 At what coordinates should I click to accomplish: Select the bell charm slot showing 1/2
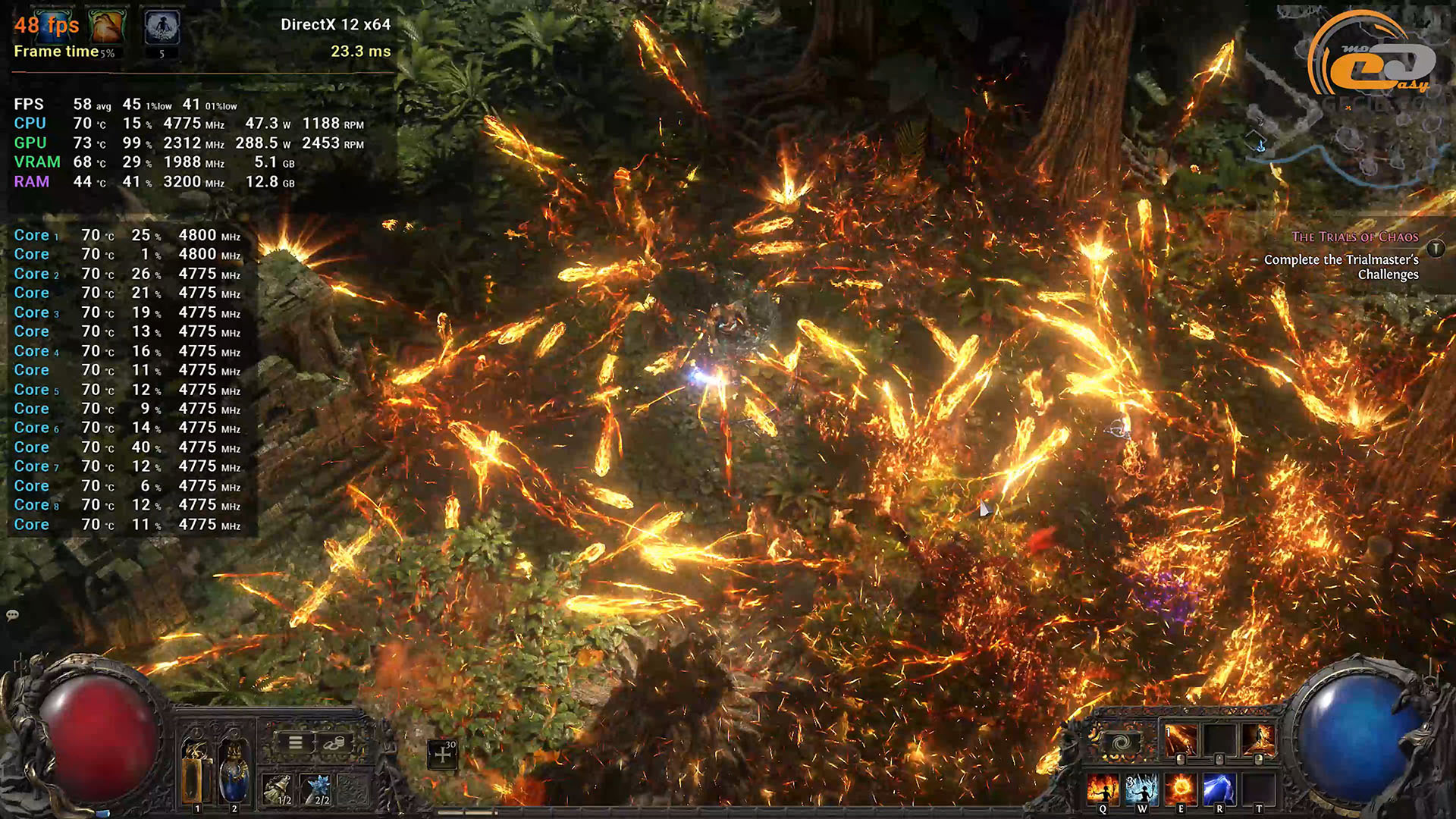[278, 789]
